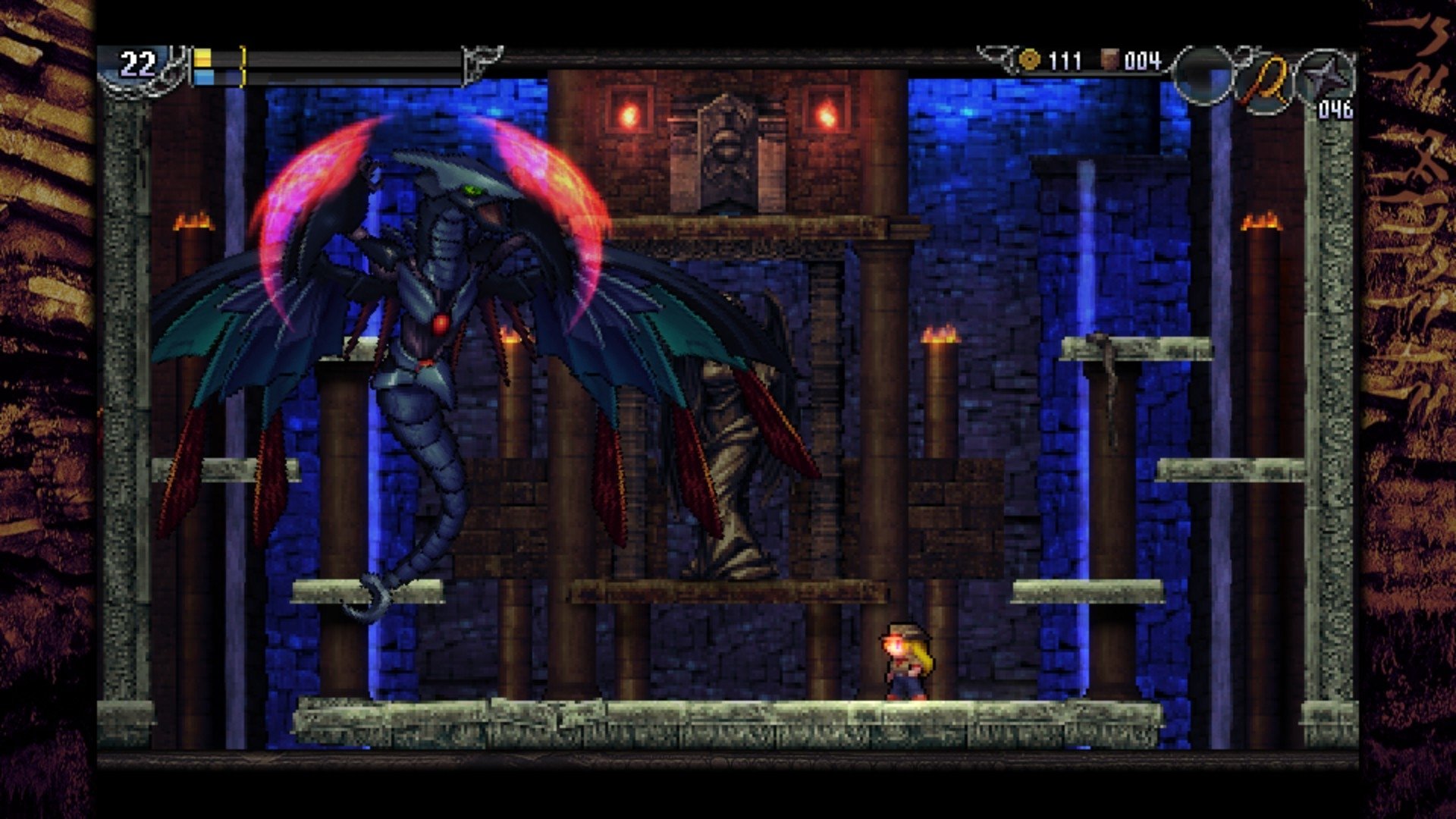Click the blue gauge segment under the EXP bar
The image size is (1456, 819).
(x=205, y=77)
